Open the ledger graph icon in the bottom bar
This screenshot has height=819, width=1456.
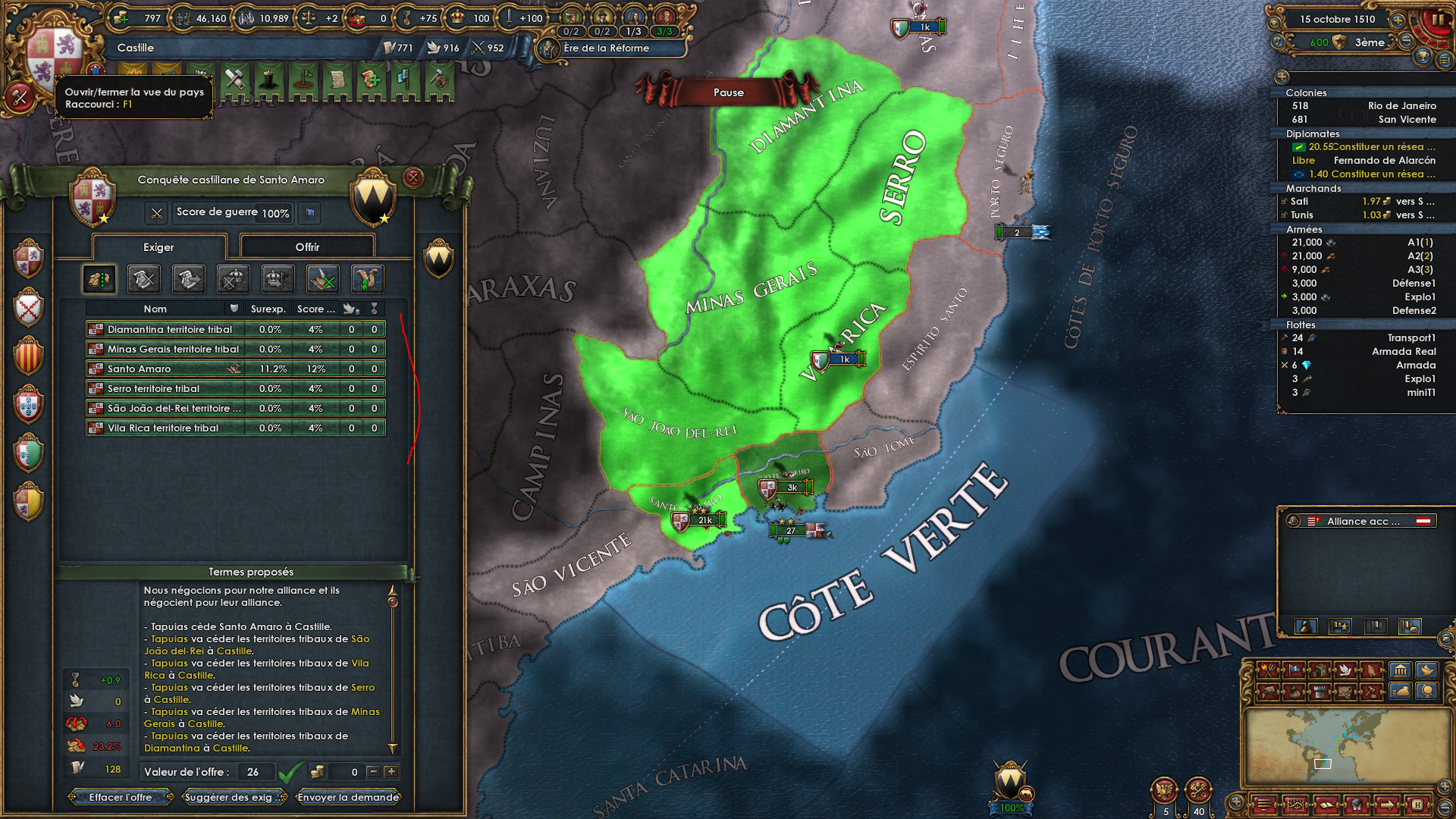pos(1296,805)
